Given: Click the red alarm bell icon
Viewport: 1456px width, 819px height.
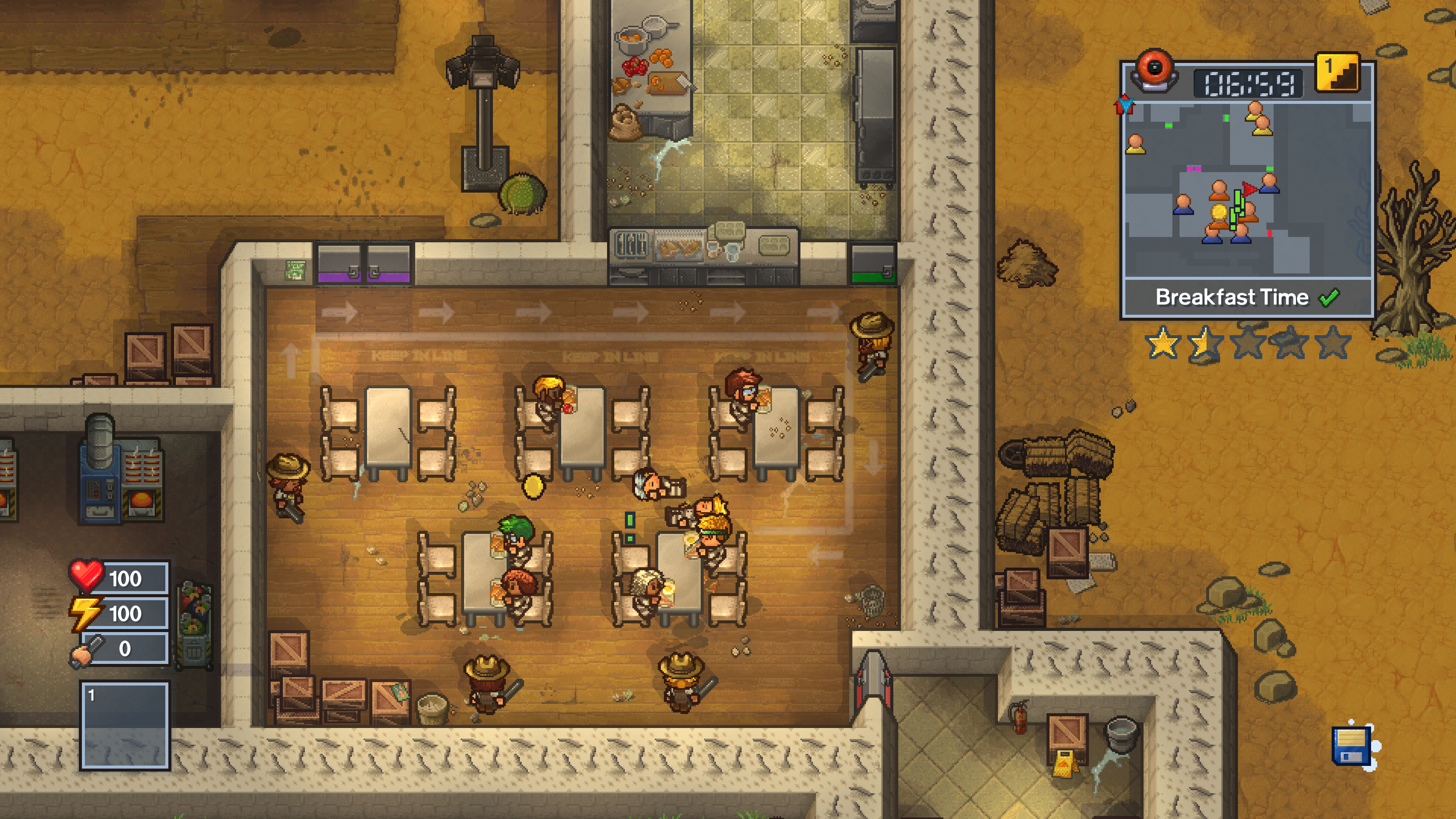Looking at the screenshot, I should pyautogui.click(x=1155, y=71).
